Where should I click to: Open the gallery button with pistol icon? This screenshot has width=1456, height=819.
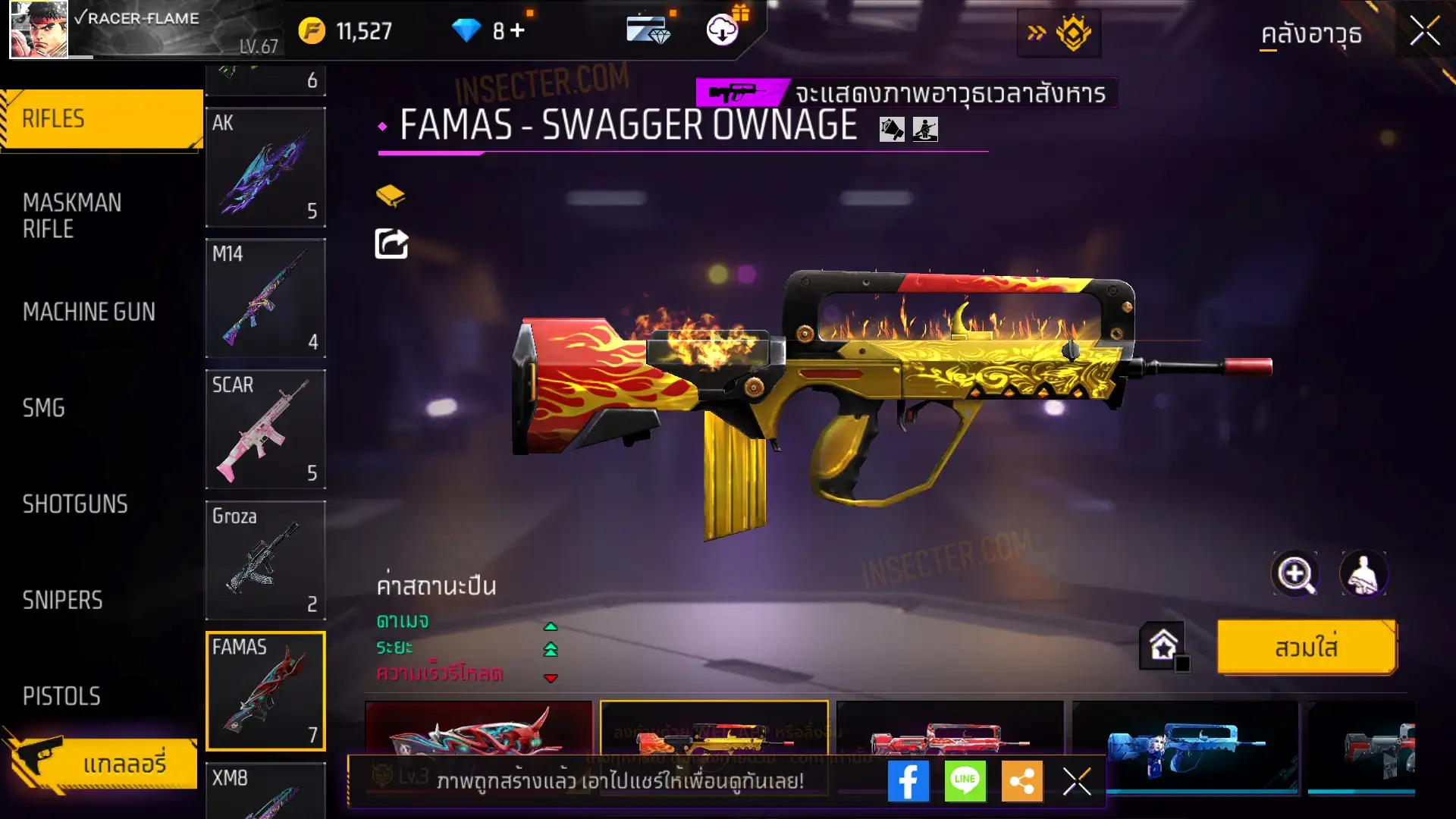pos(102,763)
